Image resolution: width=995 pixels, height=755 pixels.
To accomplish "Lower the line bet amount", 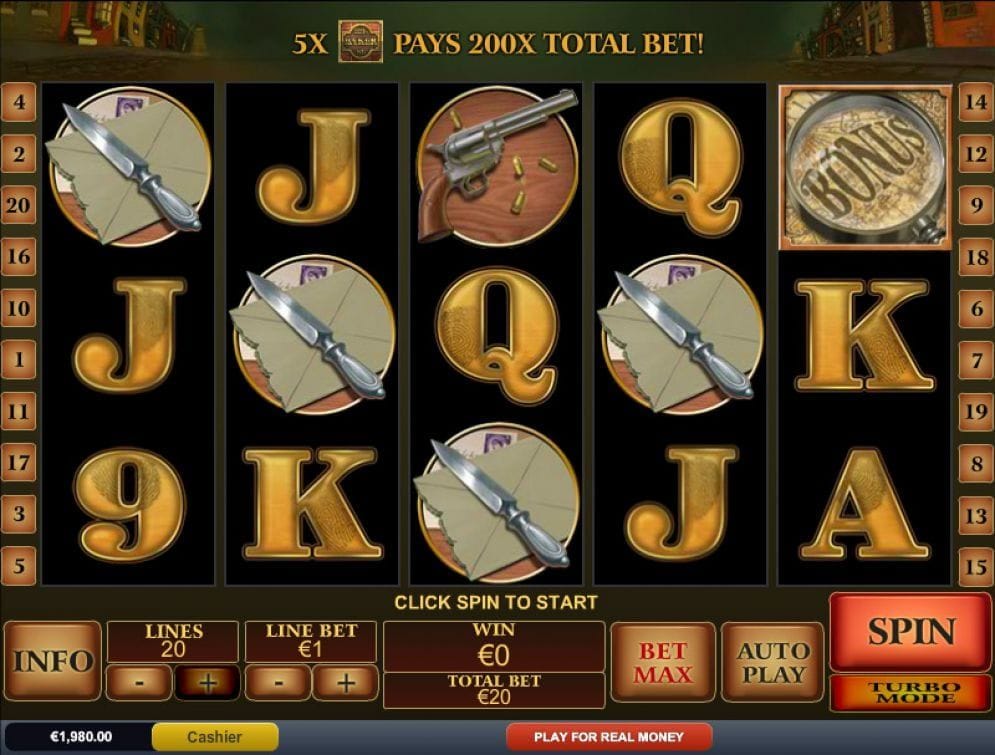I will click(277, 683).
